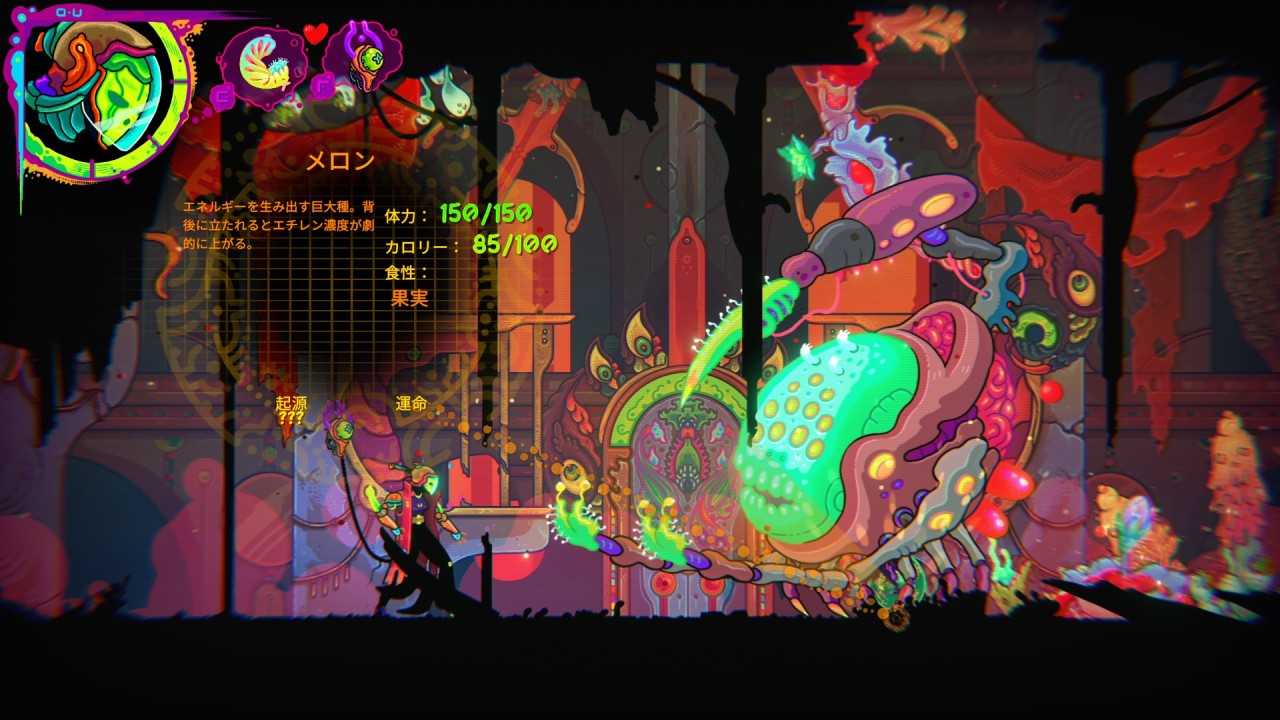Open the 運命 (Fate) entry

(x=411, y=403)
